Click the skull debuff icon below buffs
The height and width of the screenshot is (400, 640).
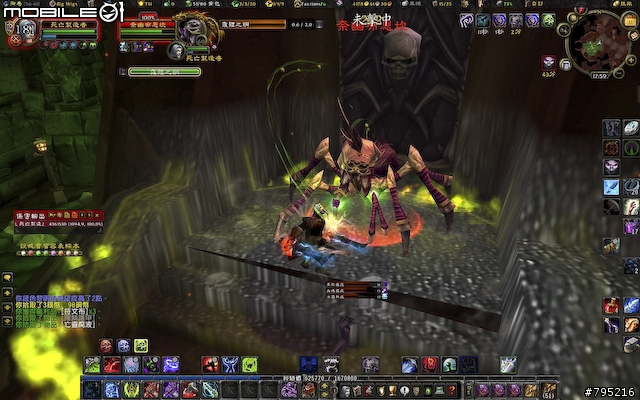(x=549, y=62)
